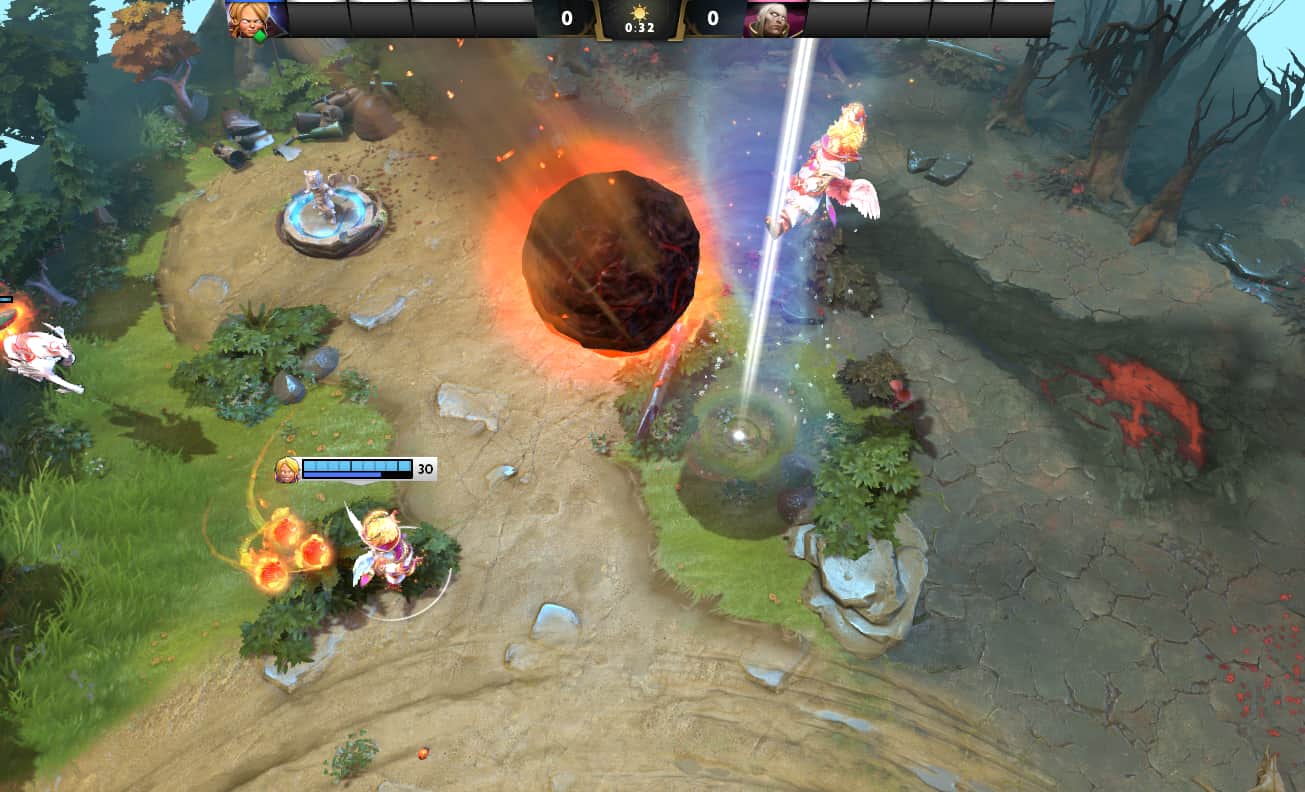Click the green gem indicator under the left portrait
This screenshot has width=1305, height=792.
pos(258,34)
